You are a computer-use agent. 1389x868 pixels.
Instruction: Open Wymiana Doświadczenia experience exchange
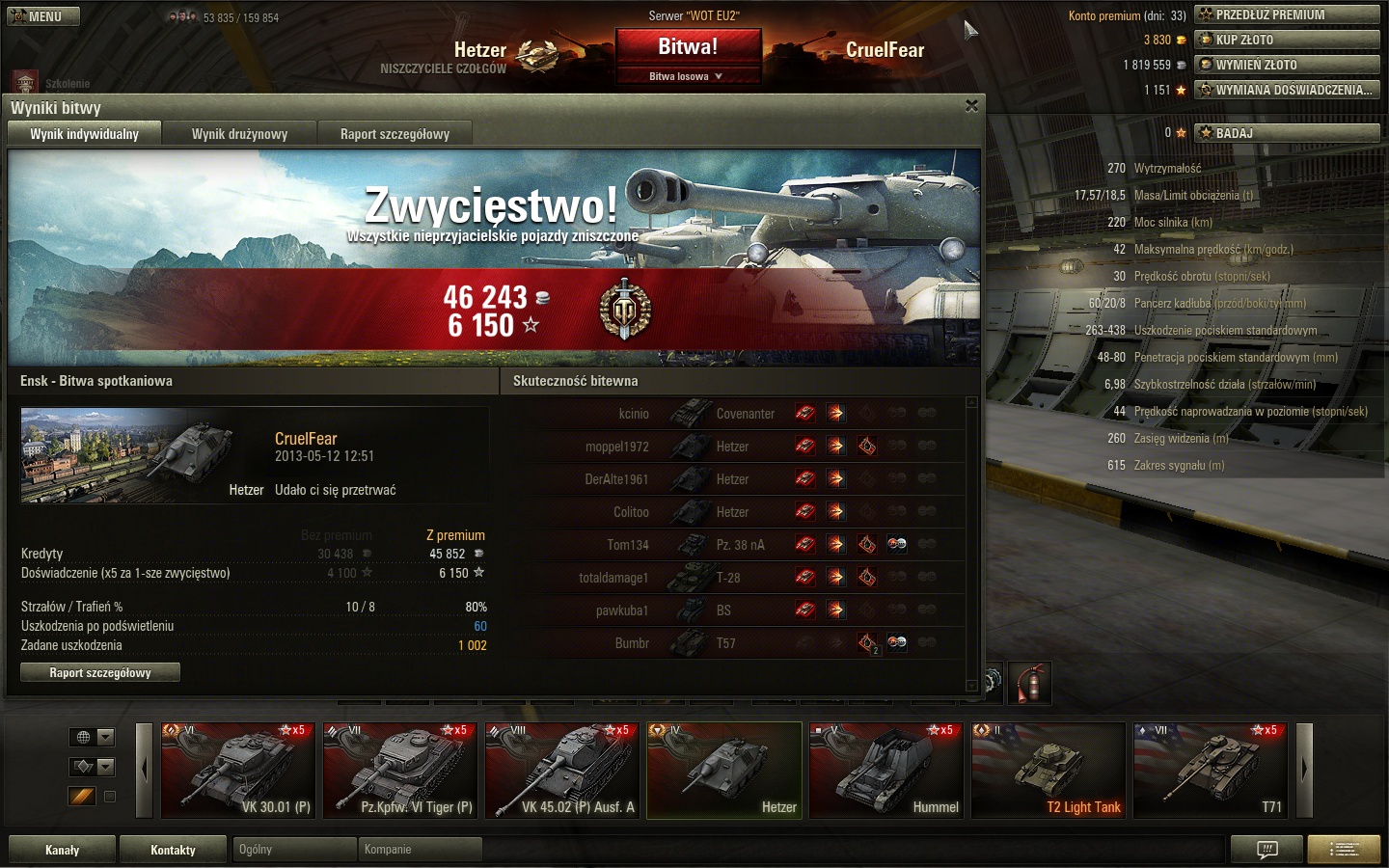coord(1287,90)
